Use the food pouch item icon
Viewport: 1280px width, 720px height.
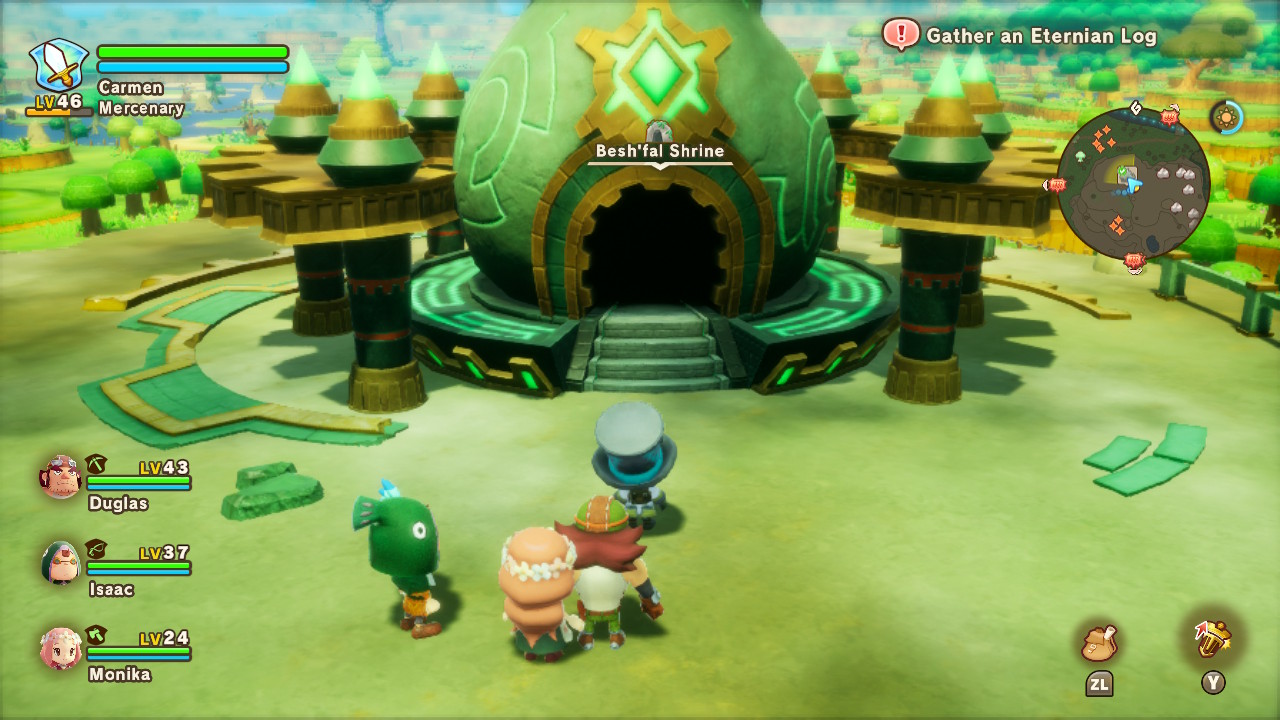(x=1099, y=642)
